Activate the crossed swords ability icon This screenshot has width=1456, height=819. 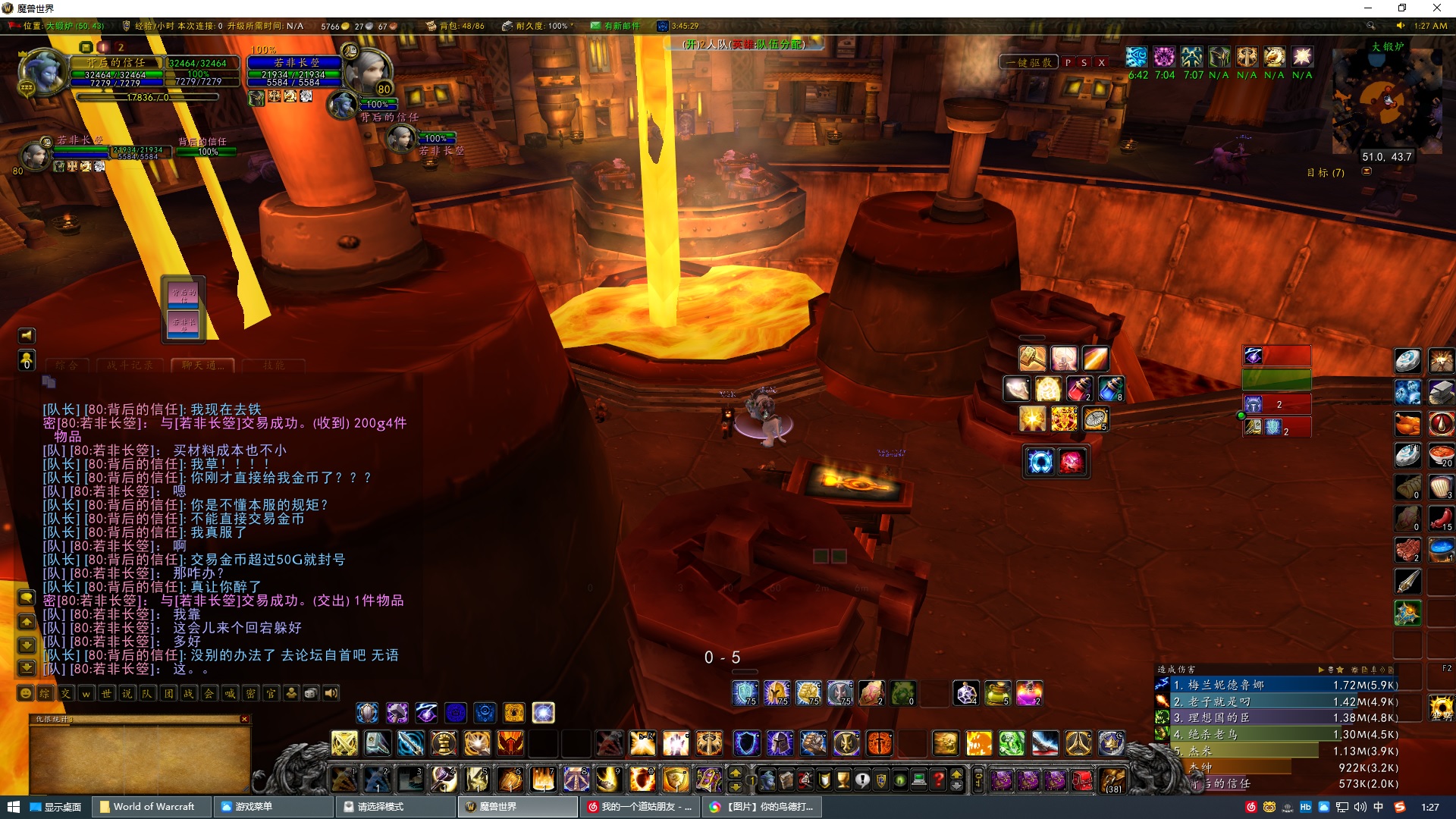point(344,743)
